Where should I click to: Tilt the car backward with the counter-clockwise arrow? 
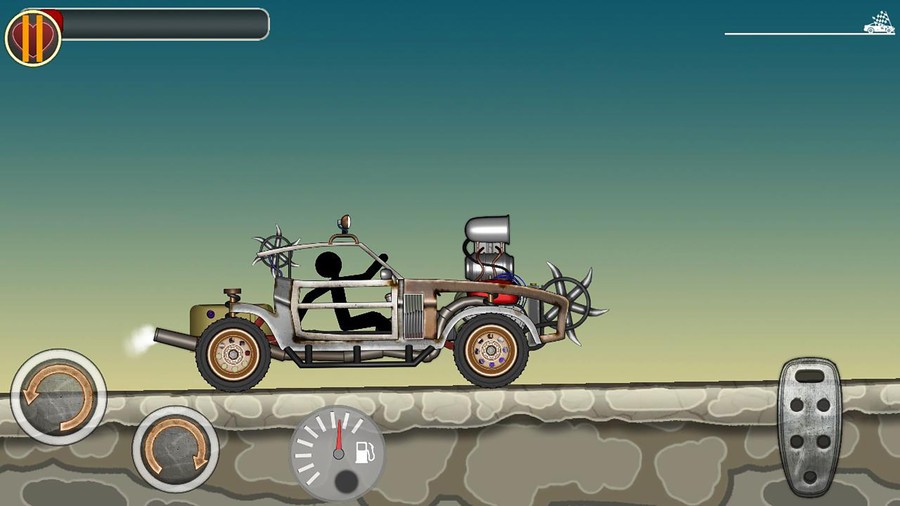(x=58, y=396)
